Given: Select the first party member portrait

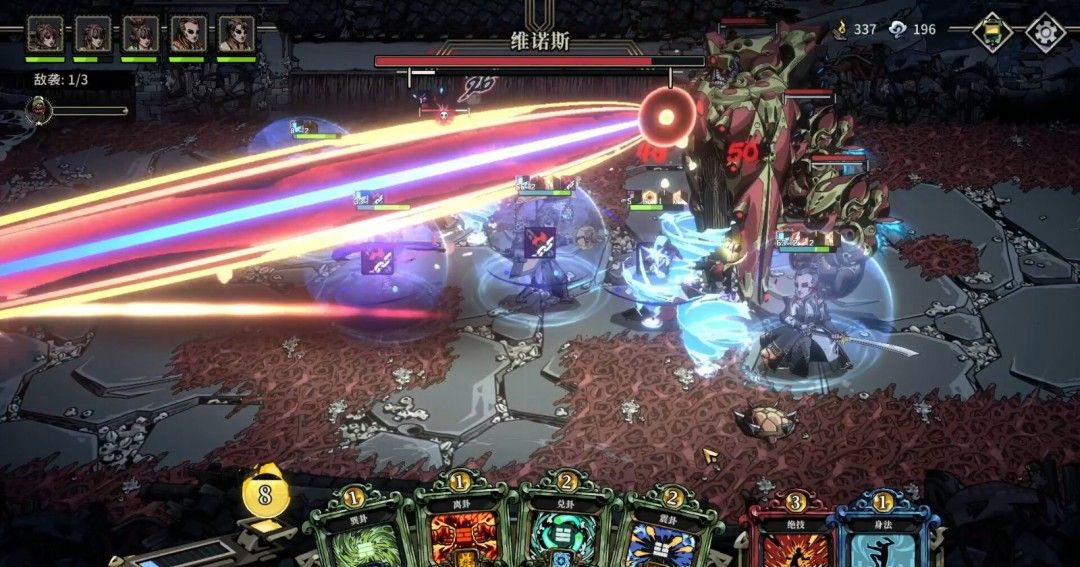Looking at the screenshot, I should point(45,34).
